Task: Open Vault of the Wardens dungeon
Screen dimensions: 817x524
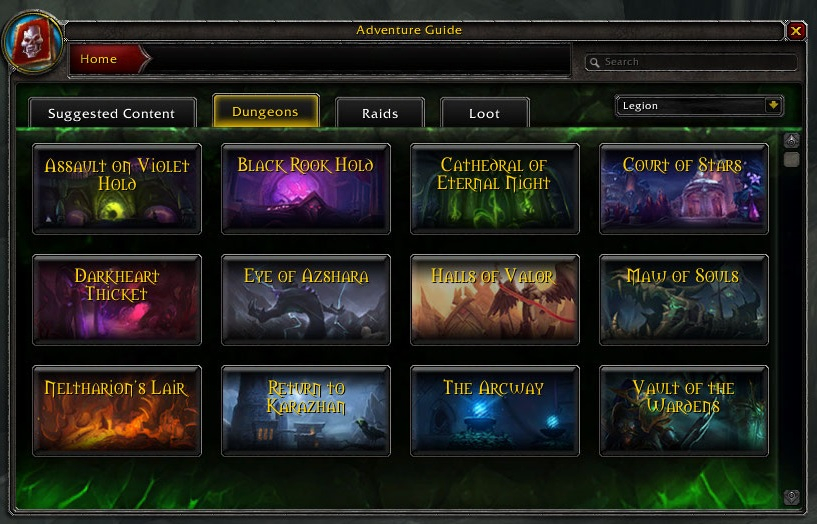Action: (683, 410)
